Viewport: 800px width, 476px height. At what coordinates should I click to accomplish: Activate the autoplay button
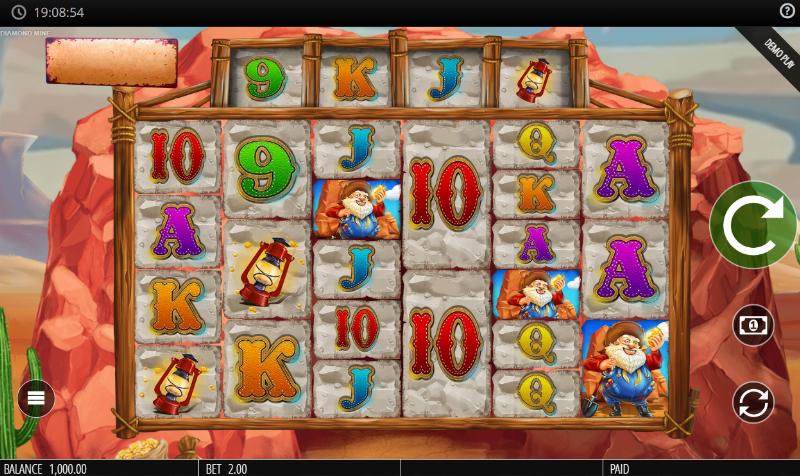(x=753, y=402)
